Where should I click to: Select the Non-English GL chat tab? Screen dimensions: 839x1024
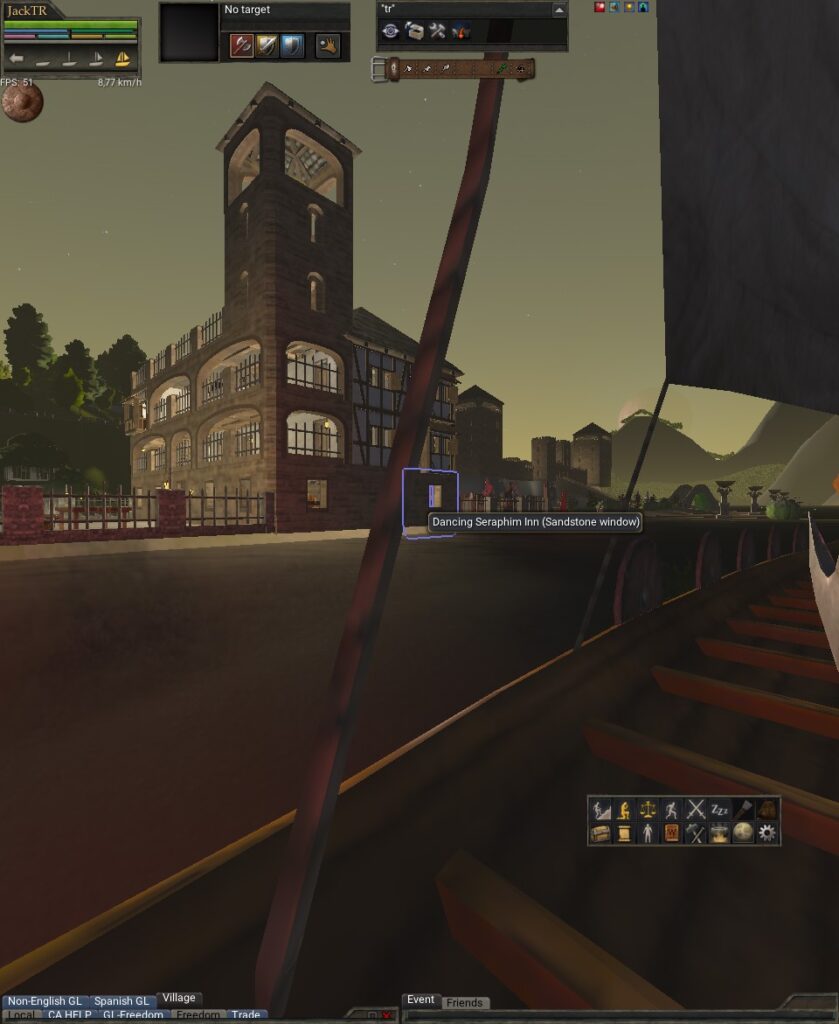point(44,1001)
